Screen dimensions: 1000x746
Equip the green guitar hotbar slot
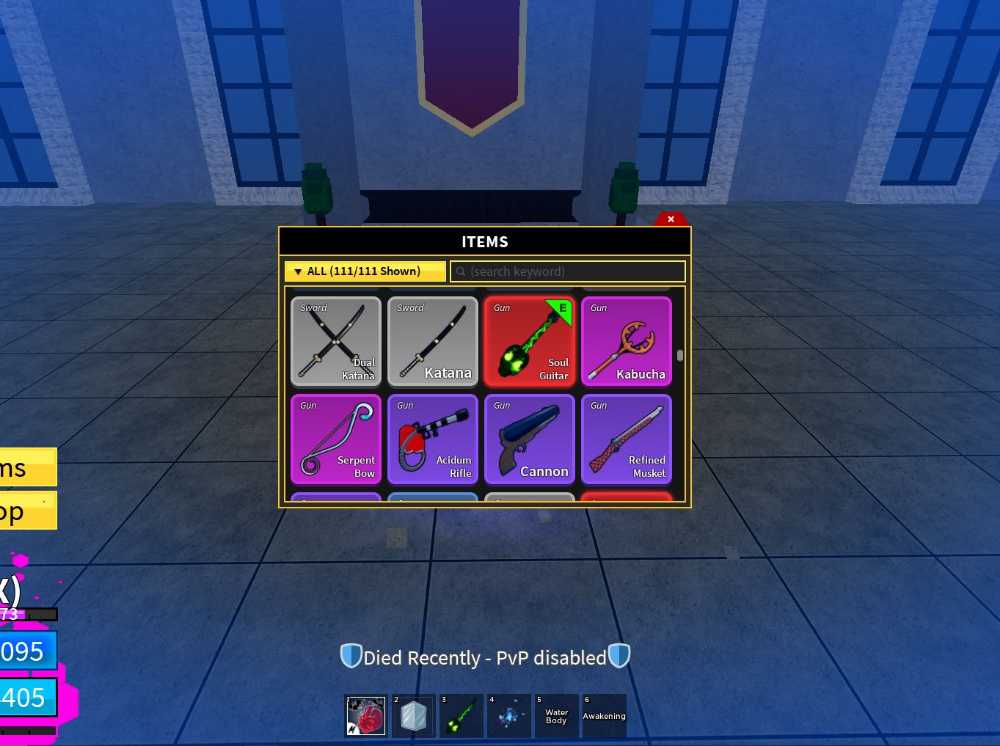tap(460, 716)
